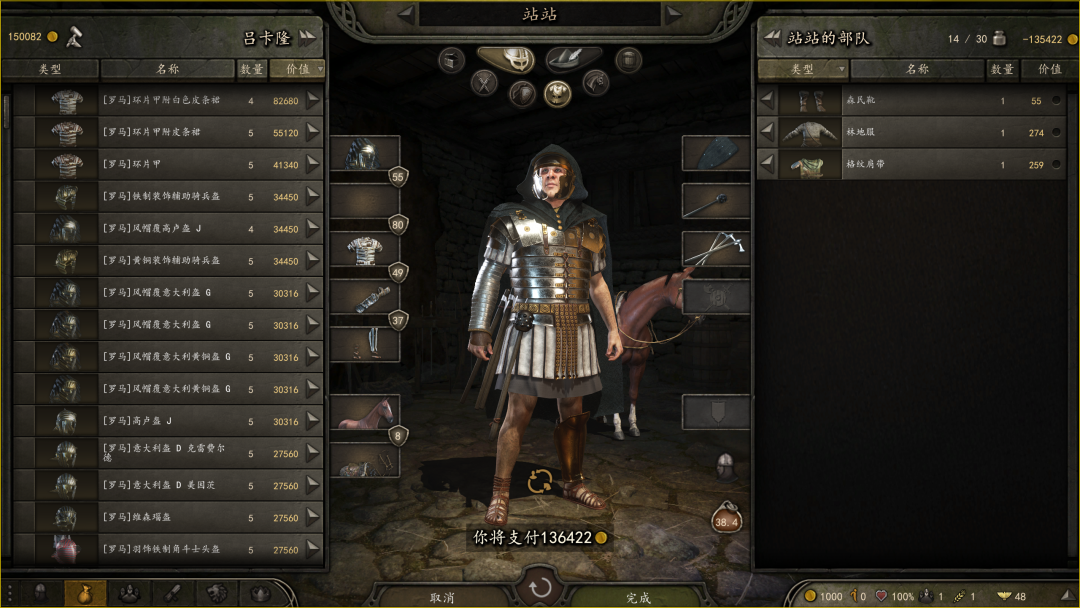The height and width of the screenshot is (608, 1080).
Task: Cancel the trade with the 取消 button
Action: 442,597
